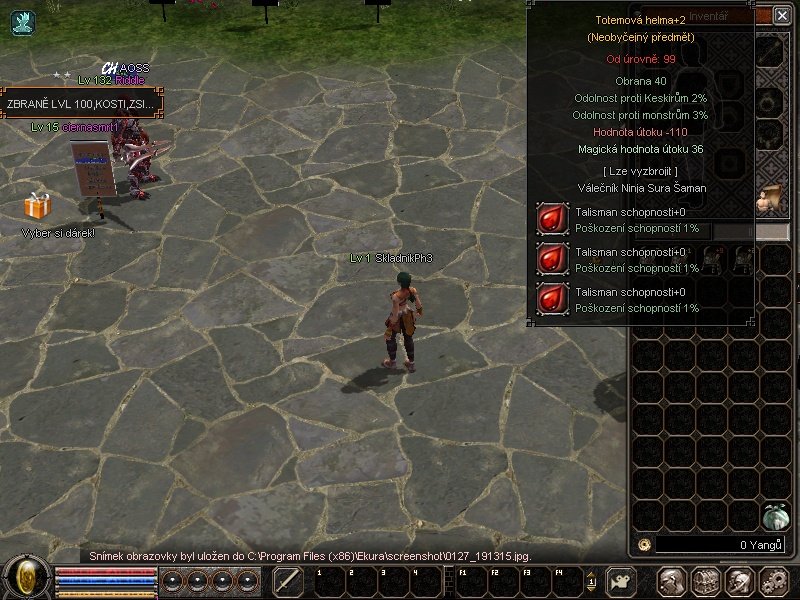Viewport: 800px width, 600px height.
Task: Click the Yang coin icon in inventory
Action: [644, 545]
